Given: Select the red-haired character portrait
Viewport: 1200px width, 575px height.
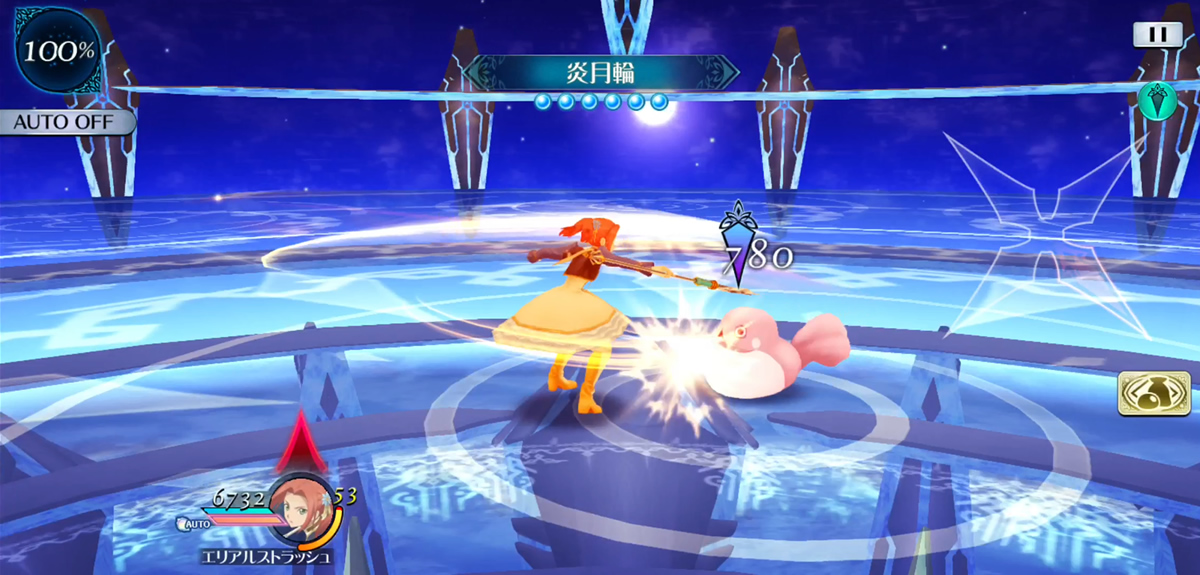Looking at the screenshot, I should point(300,506).
